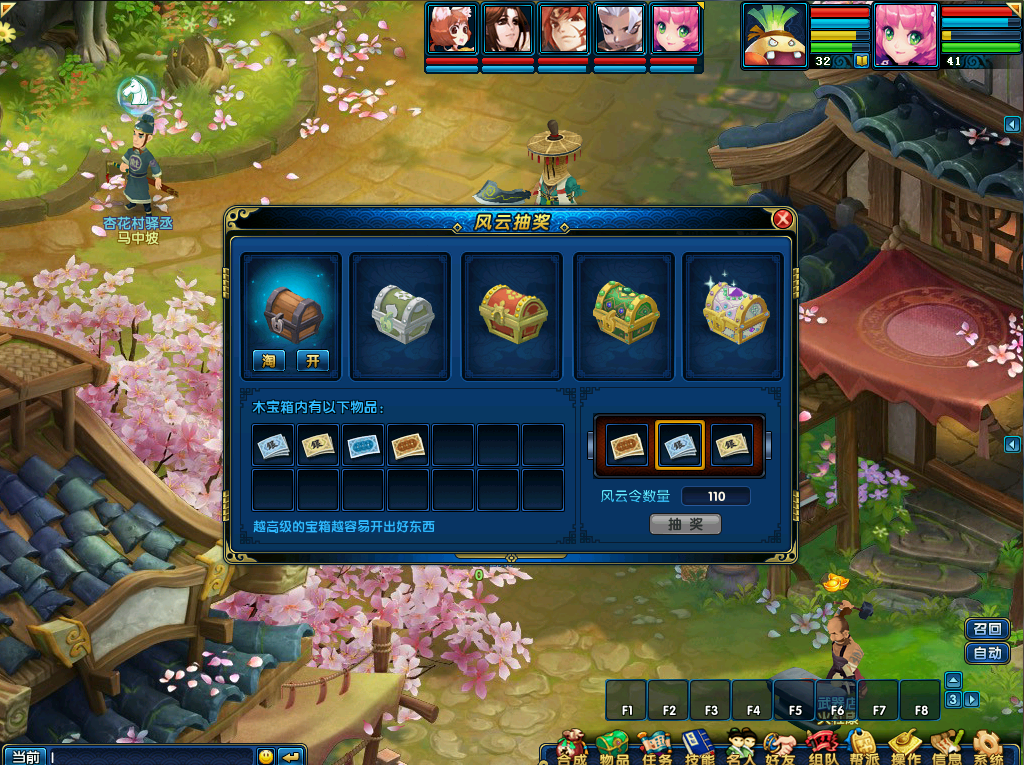Close the 风云抽奖 lottery window
Viewport: 1024px width, 765px height.
[783, 219]
